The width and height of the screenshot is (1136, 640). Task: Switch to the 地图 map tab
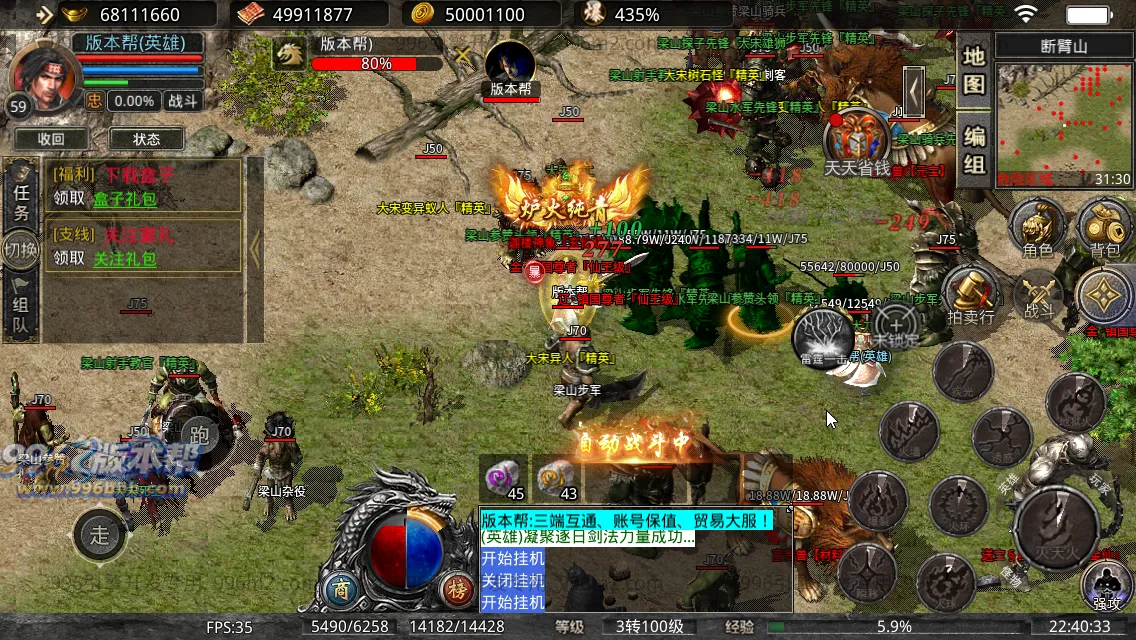pyautogui.click(x=974, y=70)
